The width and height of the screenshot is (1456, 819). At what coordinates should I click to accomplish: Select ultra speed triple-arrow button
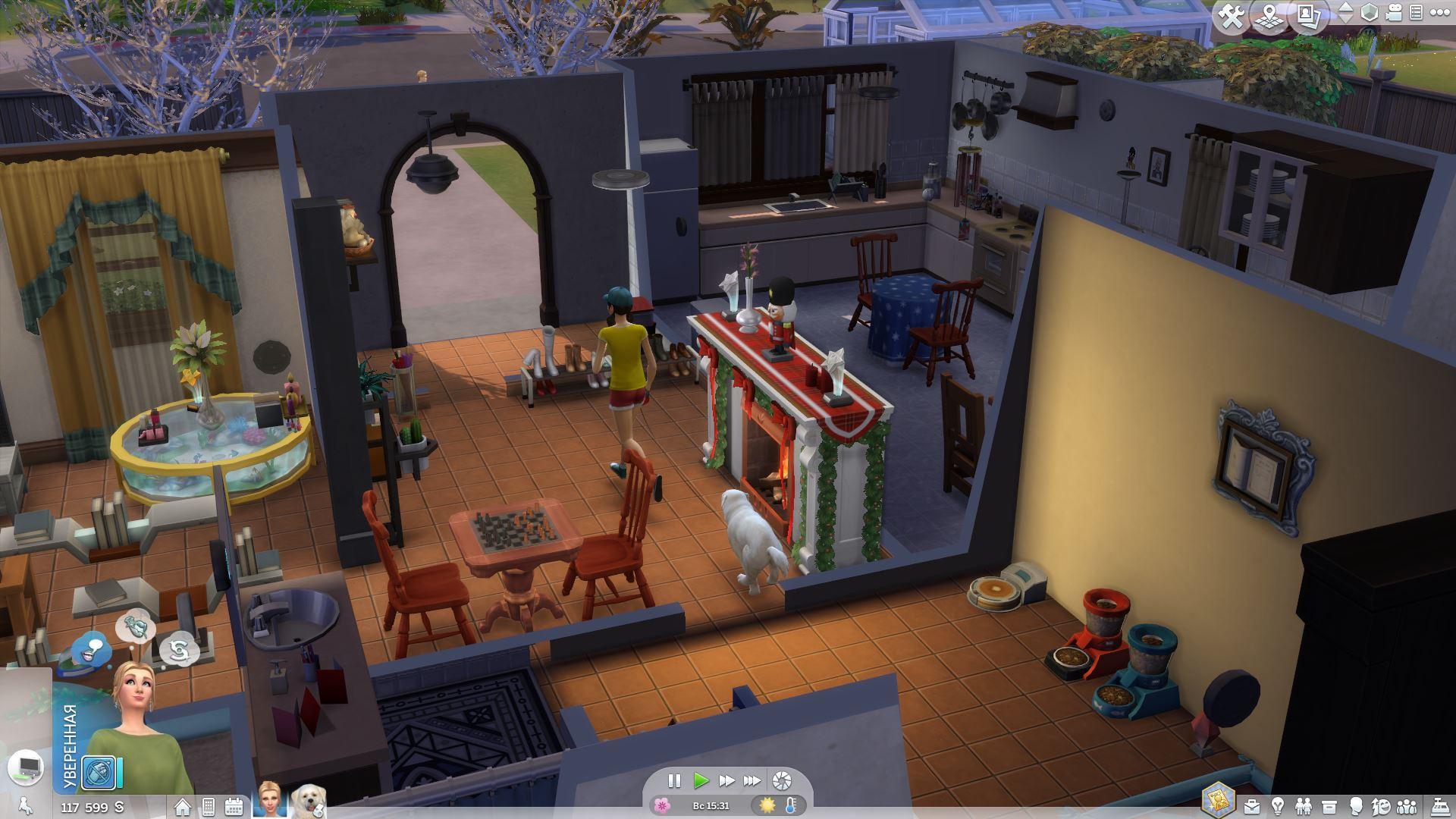pos(752,780)
